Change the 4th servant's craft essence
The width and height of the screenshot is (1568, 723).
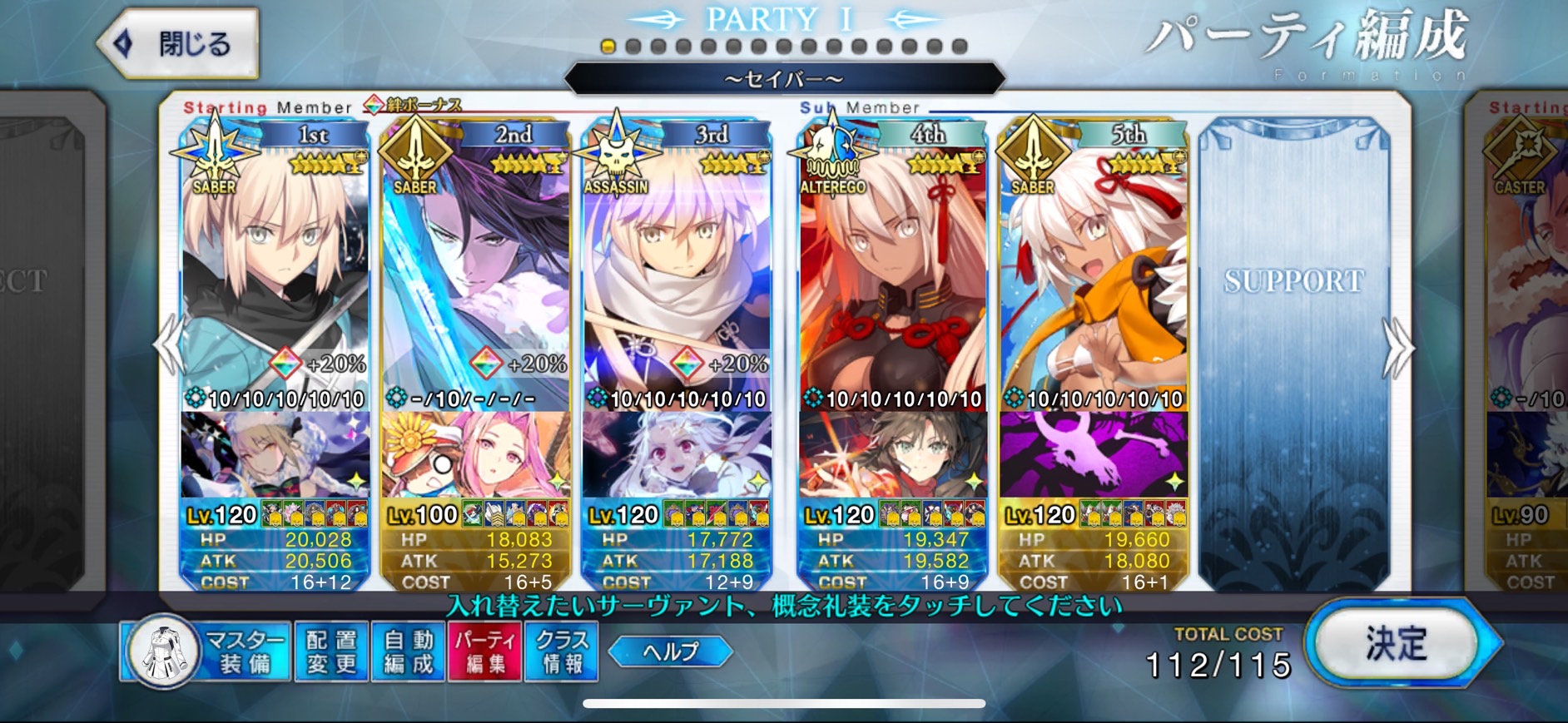pyautogui.click(x=892, y=454)
